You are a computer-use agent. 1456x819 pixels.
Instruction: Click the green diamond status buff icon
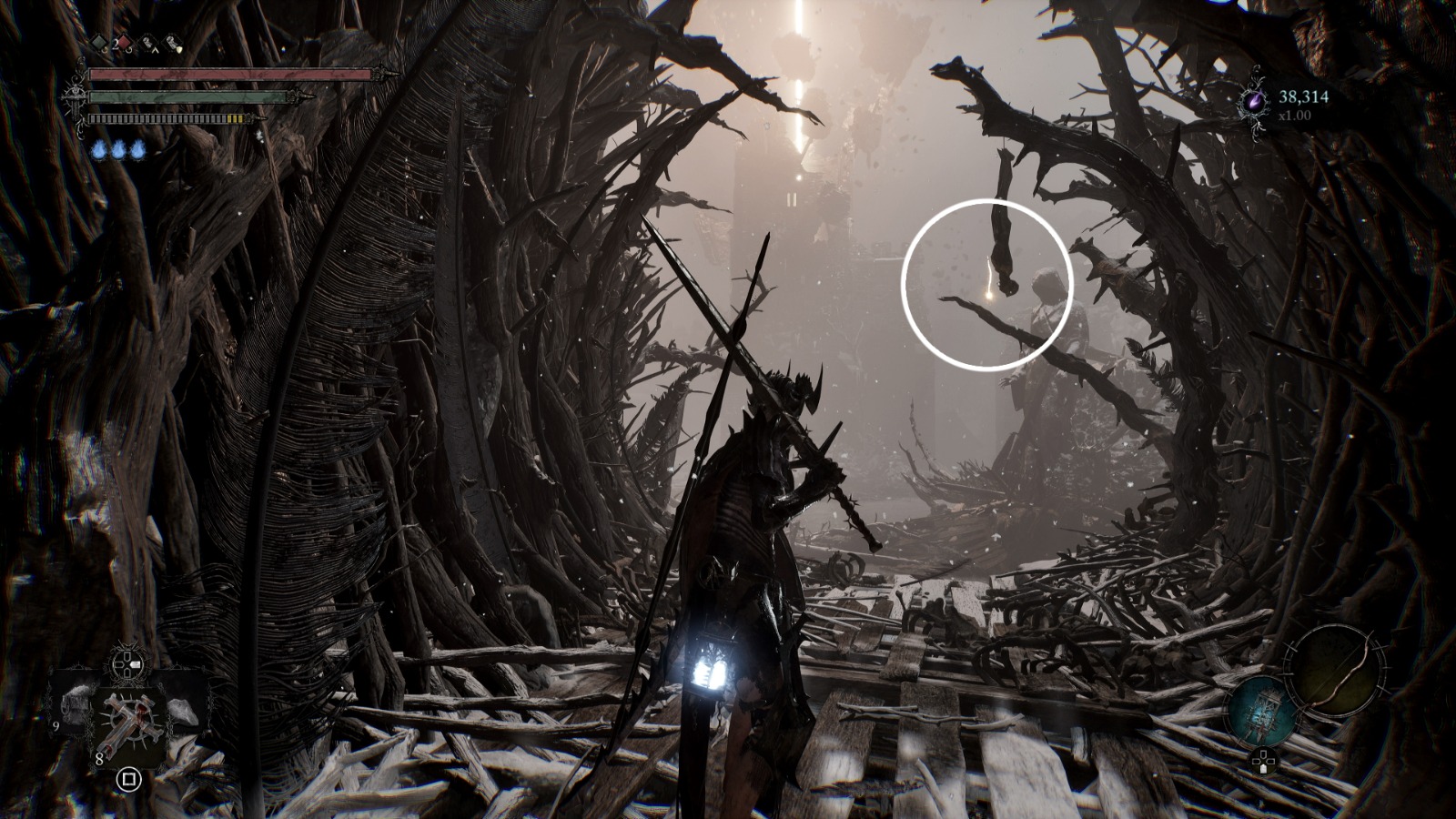(98, 42)
